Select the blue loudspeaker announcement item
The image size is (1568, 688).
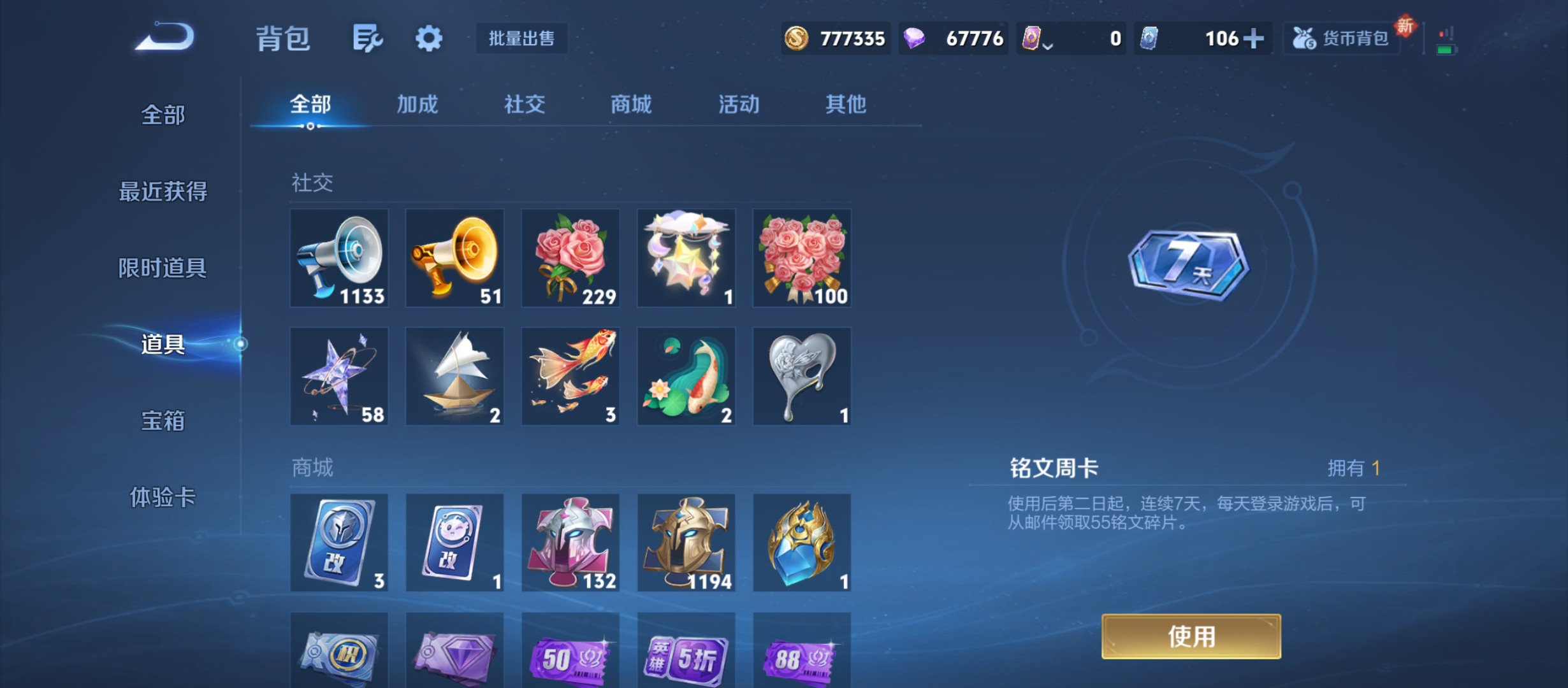tap(340, 258)
